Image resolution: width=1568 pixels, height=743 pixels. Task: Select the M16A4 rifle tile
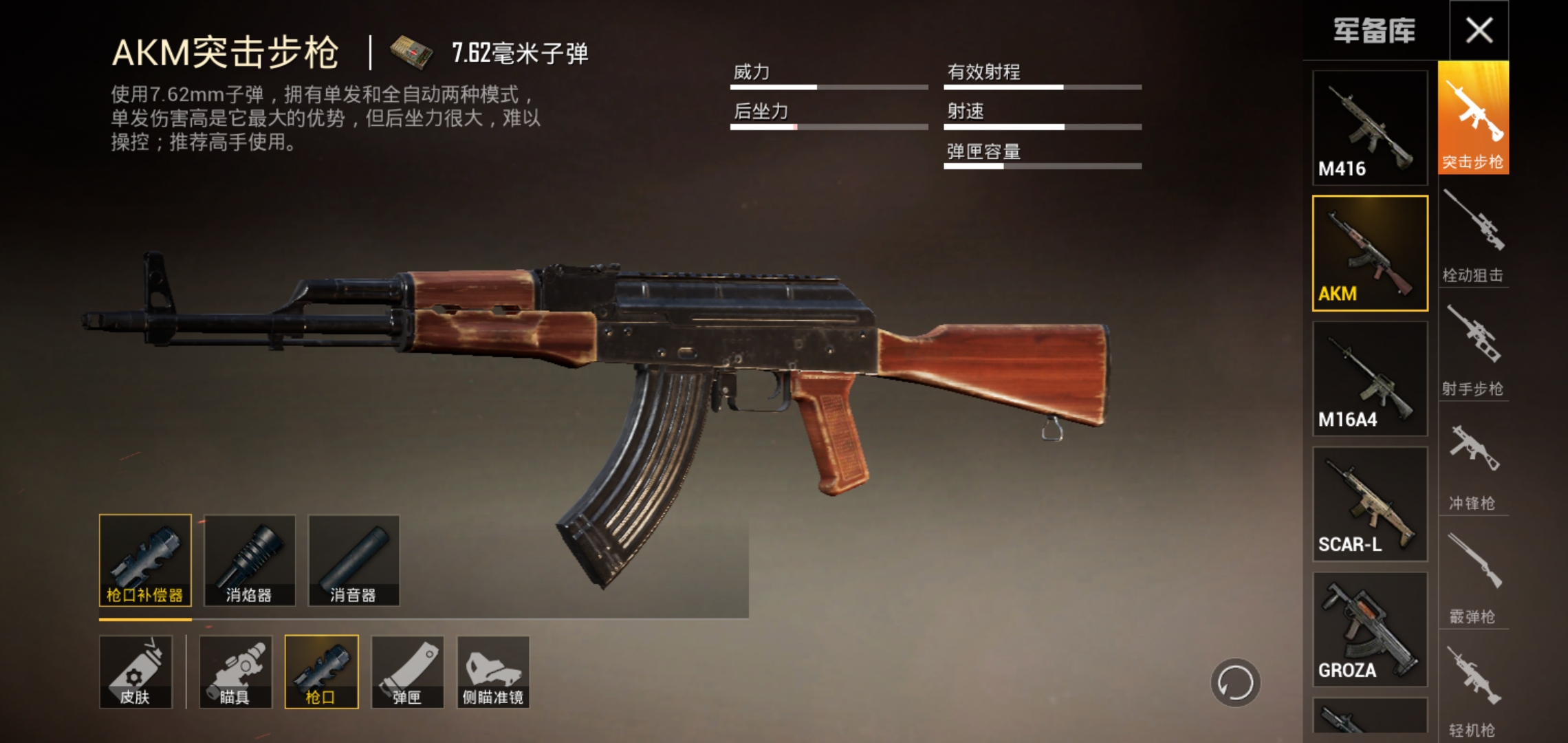(1369, 378)
